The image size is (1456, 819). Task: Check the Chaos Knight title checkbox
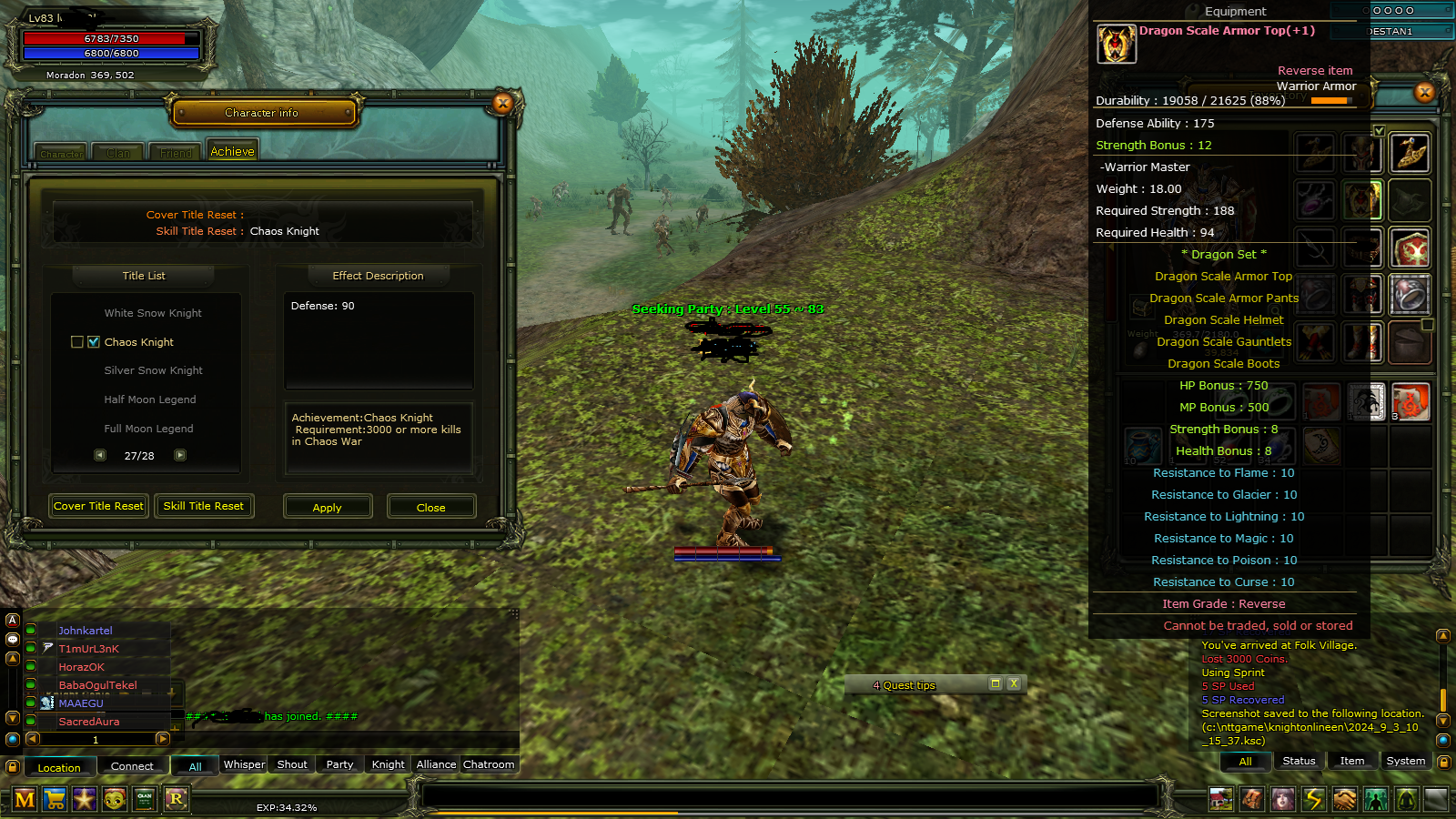coord(94,341)
